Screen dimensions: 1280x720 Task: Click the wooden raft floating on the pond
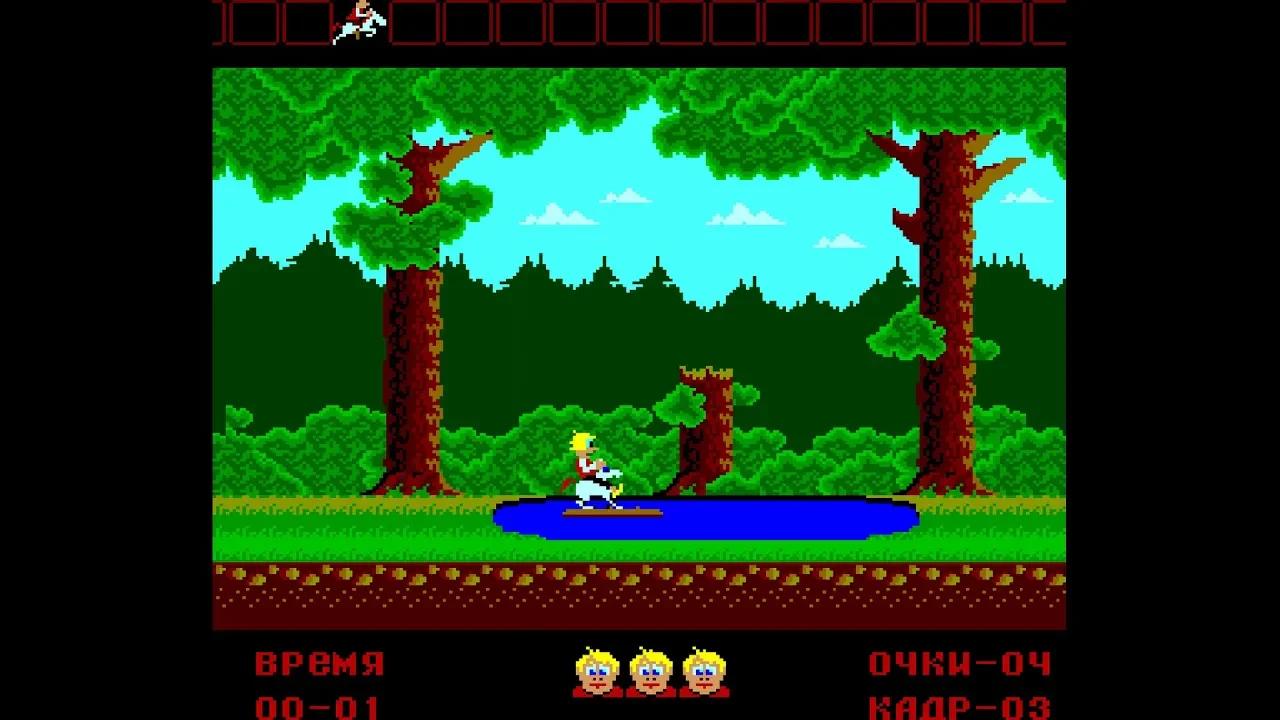[x=612, y=513]
